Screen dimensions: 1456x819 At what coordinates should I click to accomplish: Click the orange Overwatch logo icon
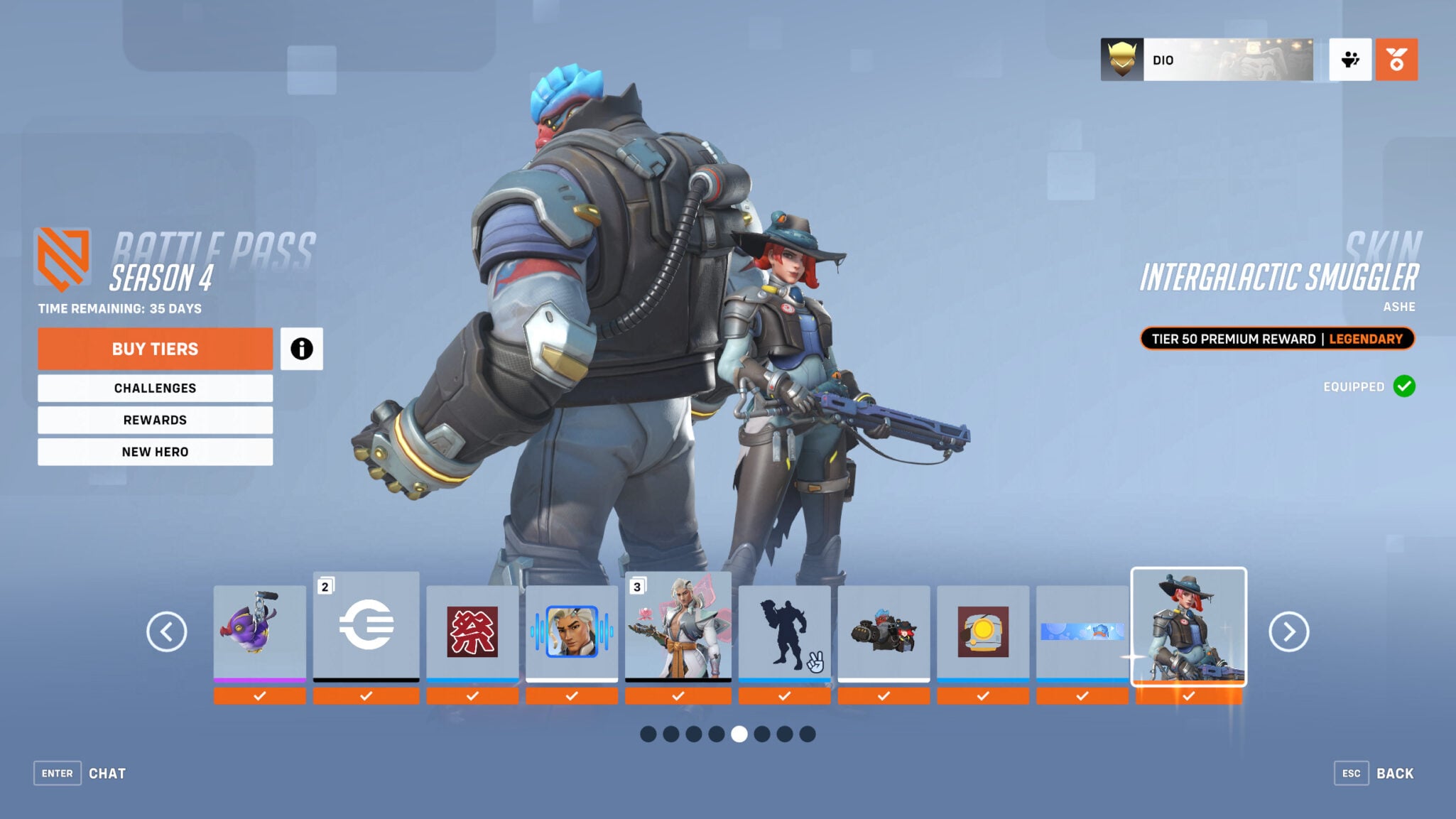pos(1396,60)
